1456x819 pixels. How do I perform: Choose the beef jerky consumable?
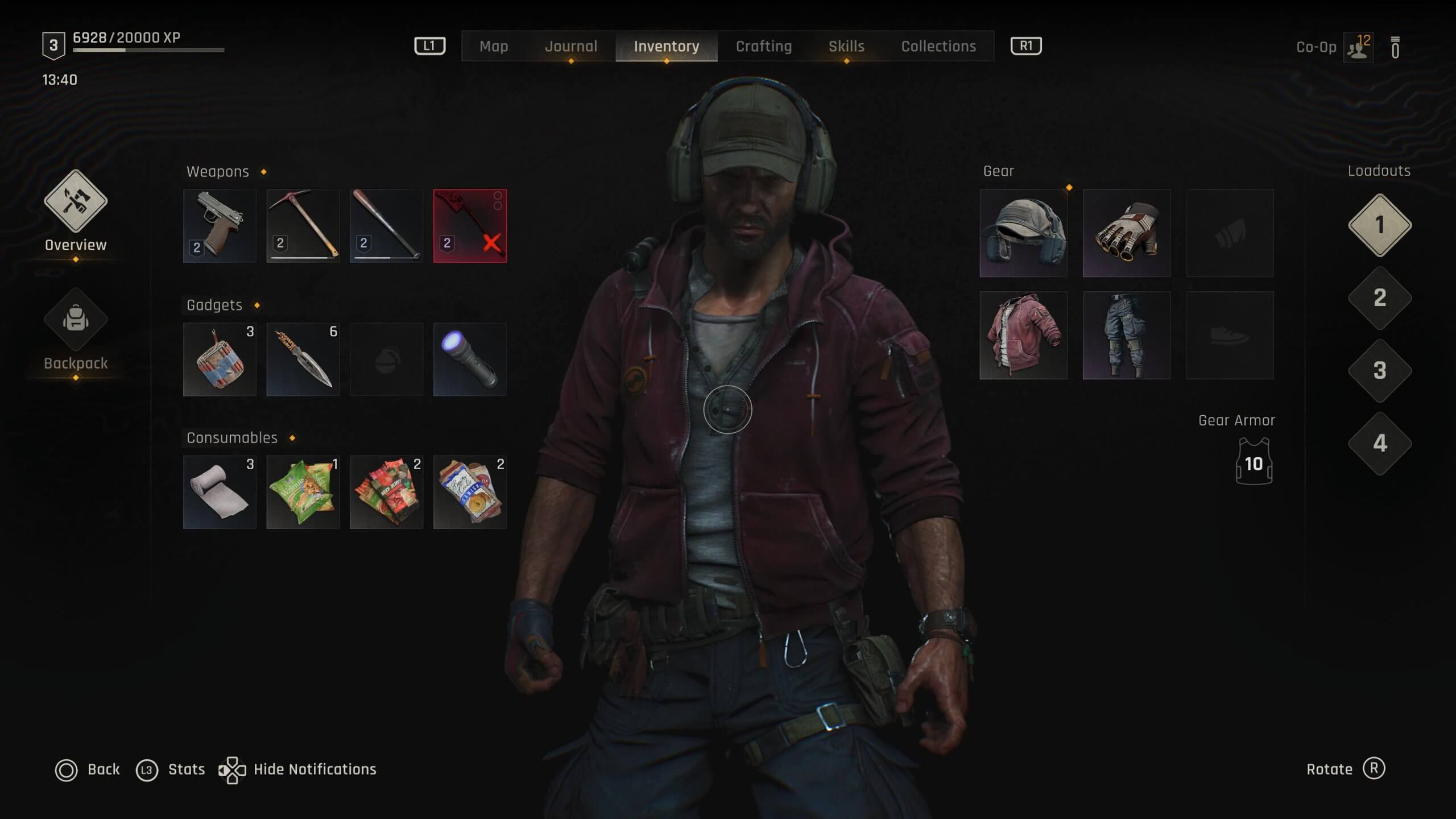point(386,492)
